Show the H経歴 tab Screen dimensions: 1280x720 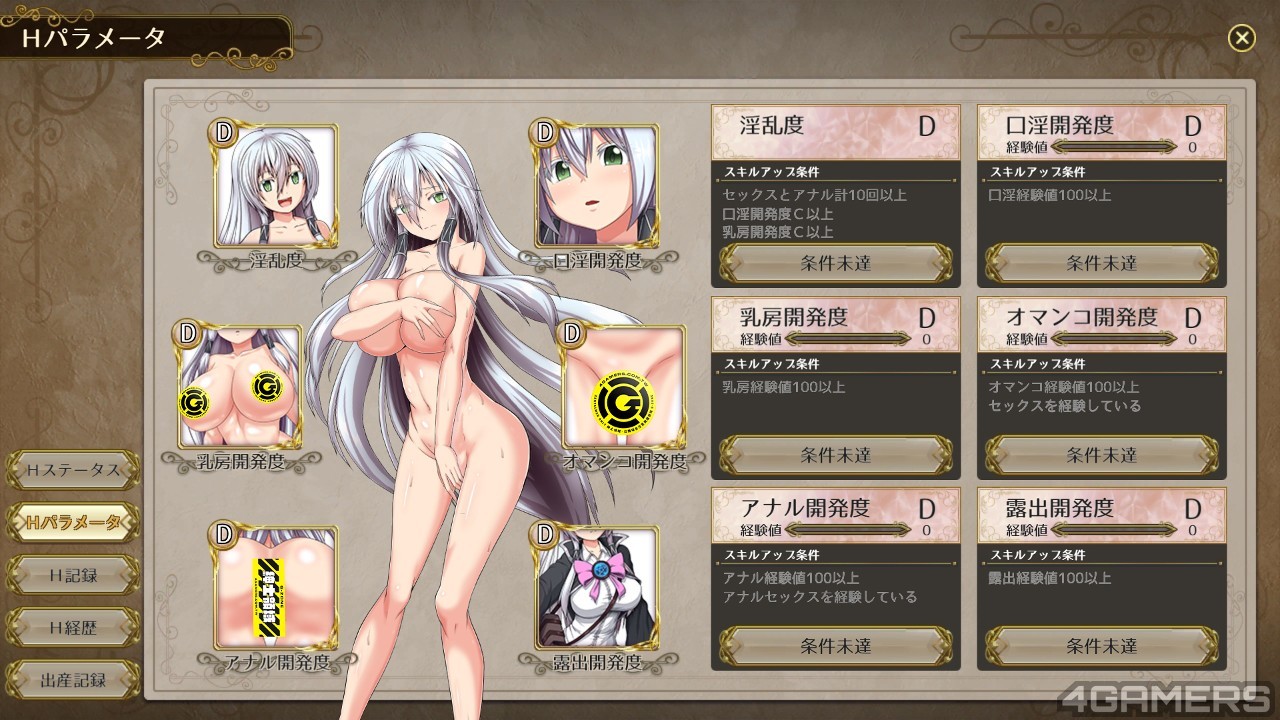click(x=73, y=628)
